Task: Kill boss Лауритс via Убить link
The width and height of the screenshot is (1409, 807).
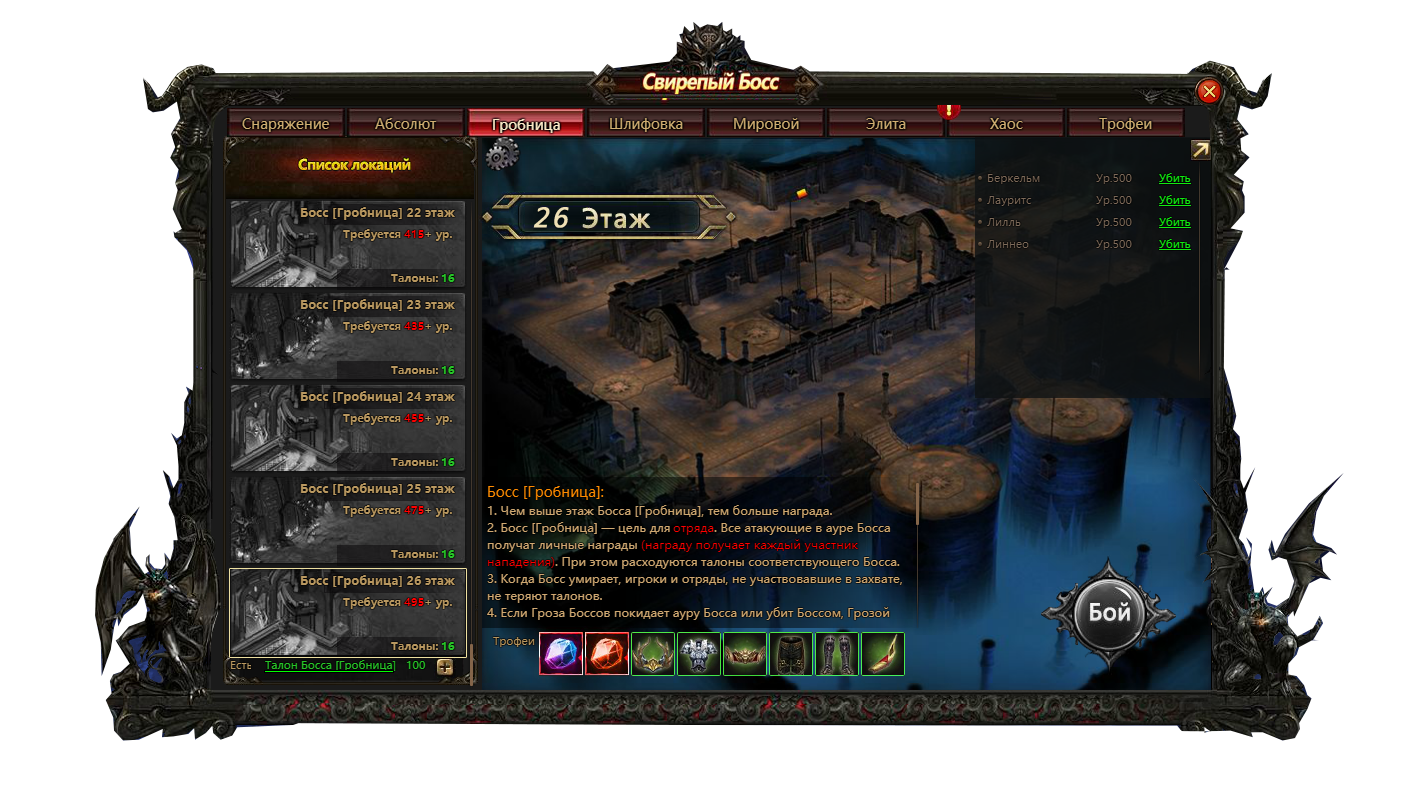Action: 1174,201
